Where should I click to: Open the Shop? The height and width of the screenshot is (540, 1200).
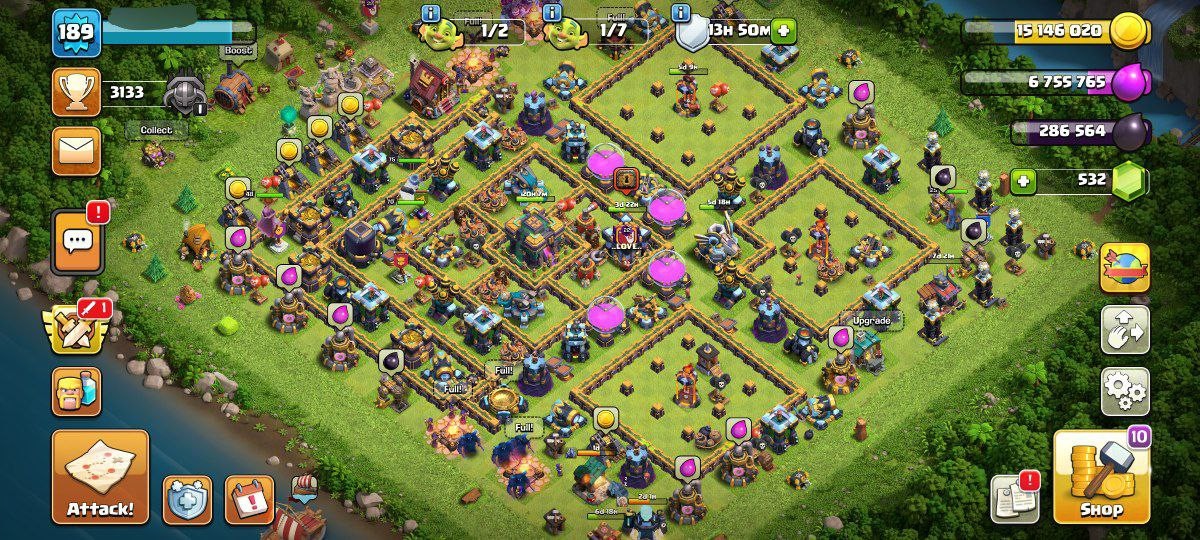point(1101,477)
